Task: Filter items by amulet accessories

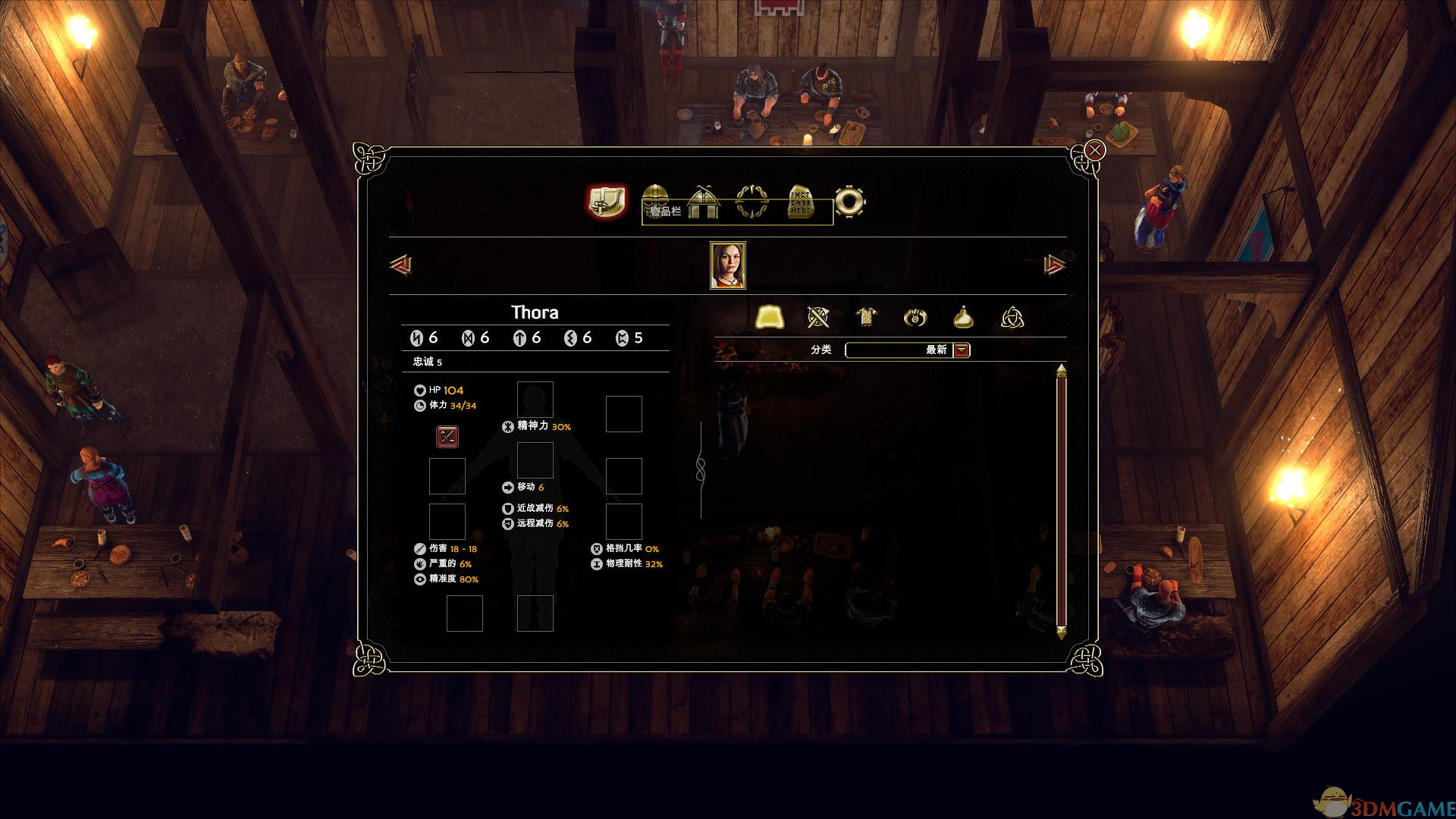Action: (x=915, y=317)
